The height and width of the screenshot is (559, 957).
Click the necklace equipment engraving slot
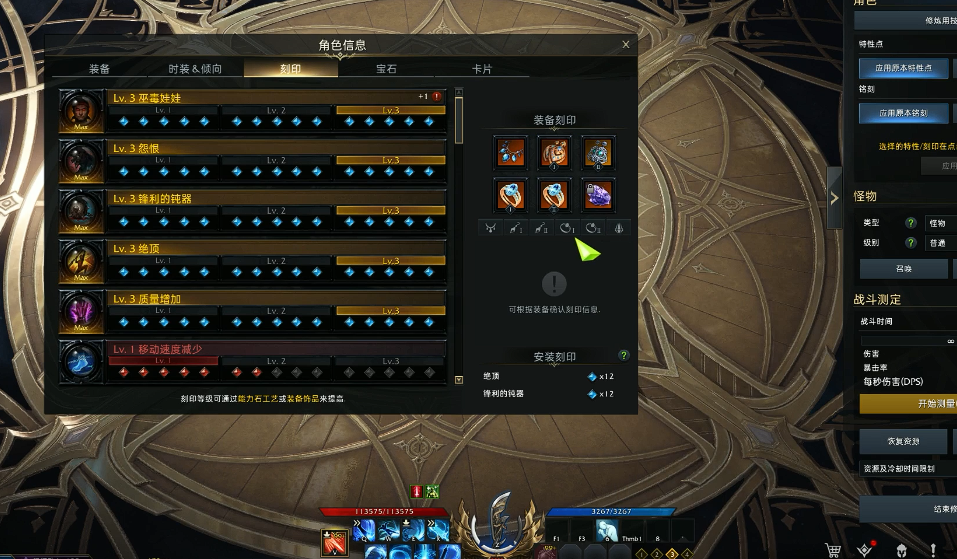click(511, 152)
